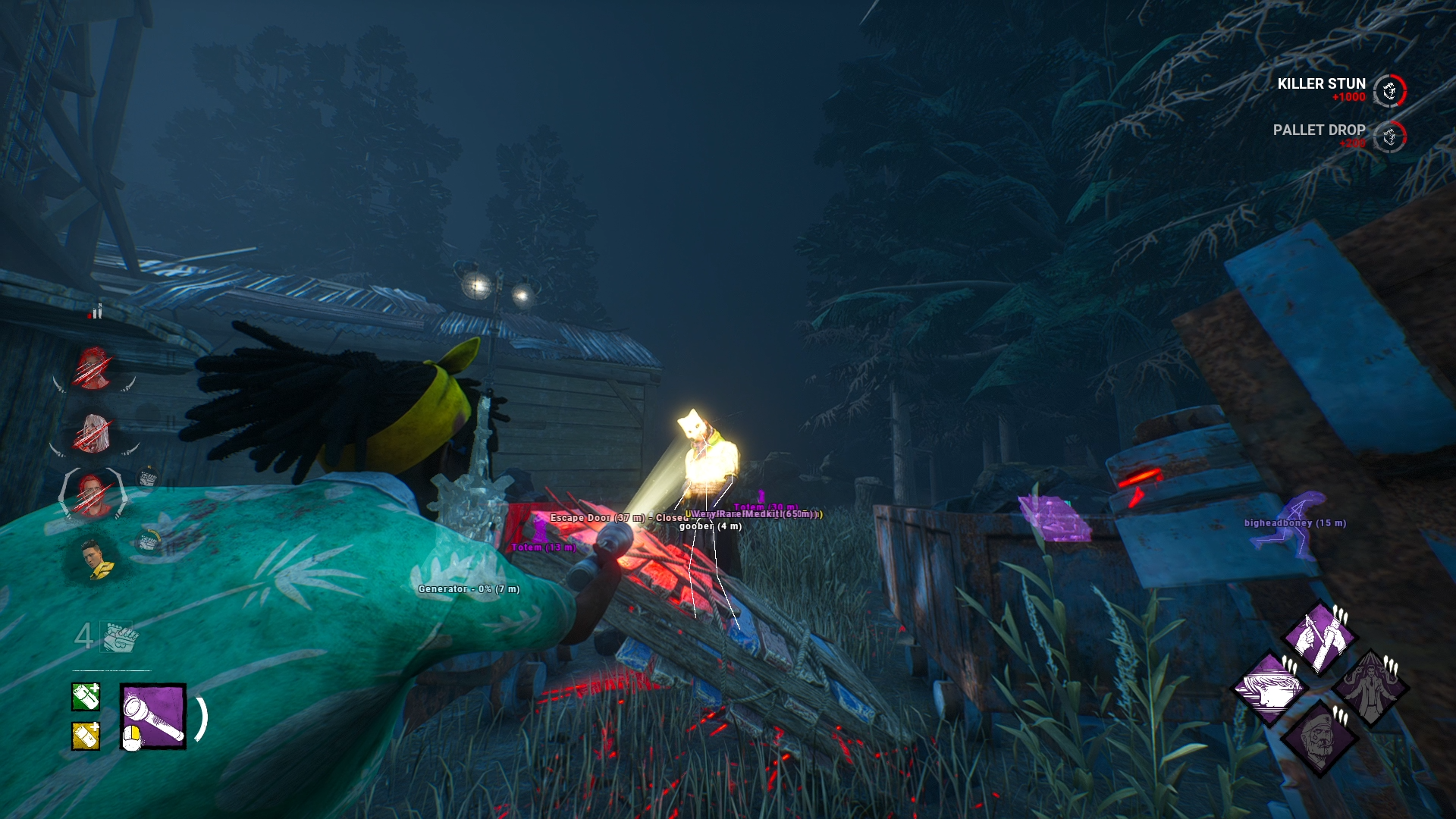
Task: Click the yellow battery flashlight add-on
Action: (86, 736)
